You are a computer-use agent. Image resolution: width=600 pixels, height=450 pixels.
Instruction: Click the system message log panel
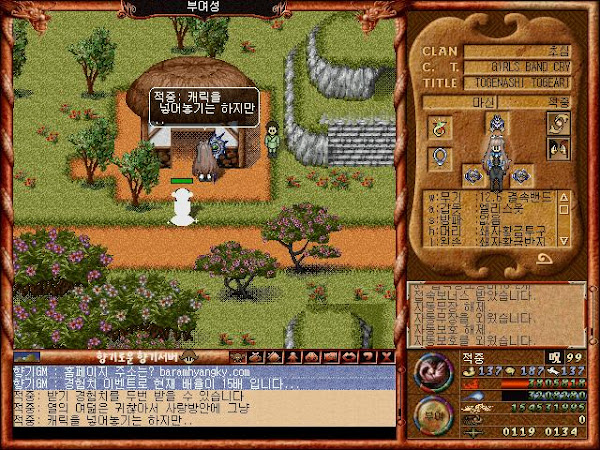496,312
